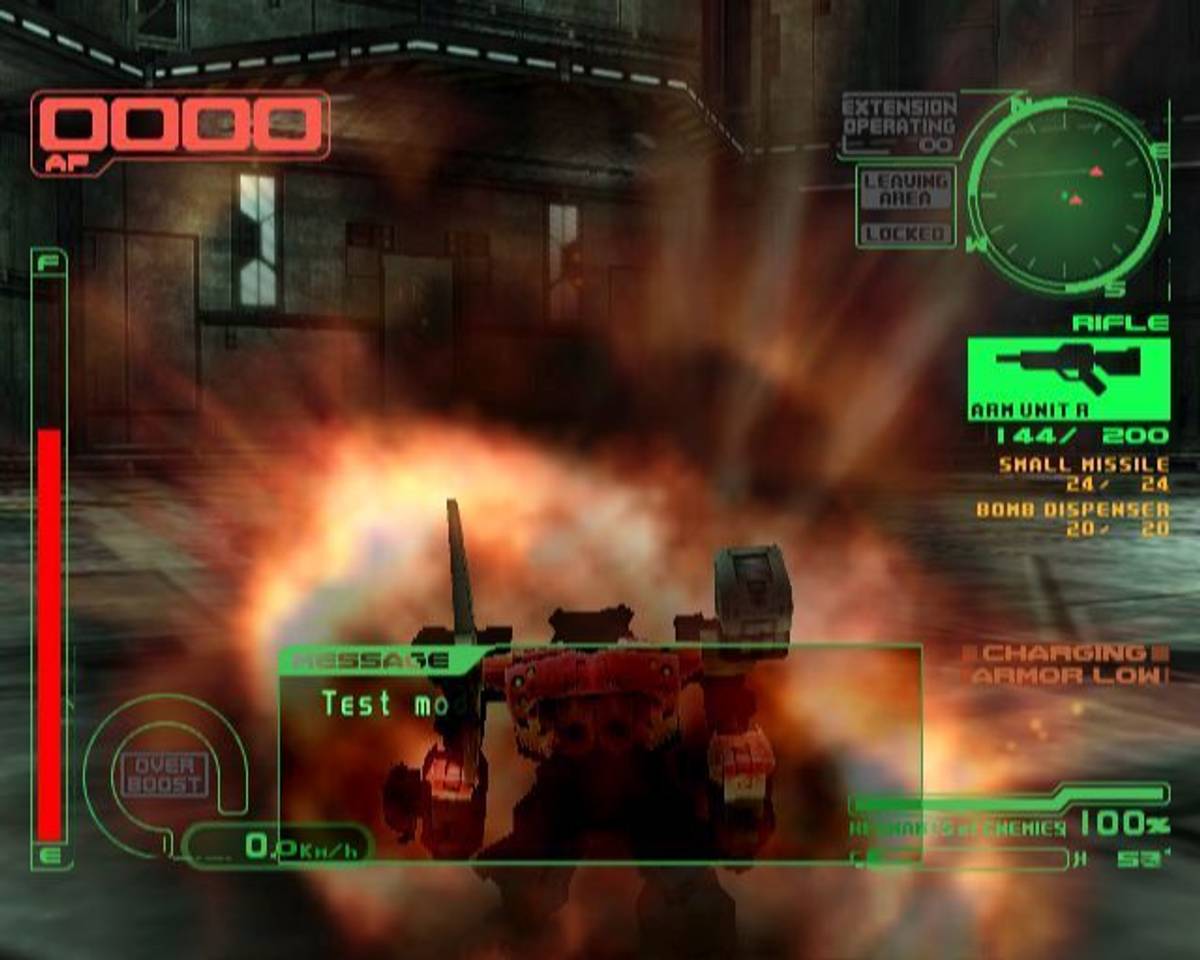Screen dimensions: 1200x960
Task: Select the Rifle weapon icon
Action: 1068,371
